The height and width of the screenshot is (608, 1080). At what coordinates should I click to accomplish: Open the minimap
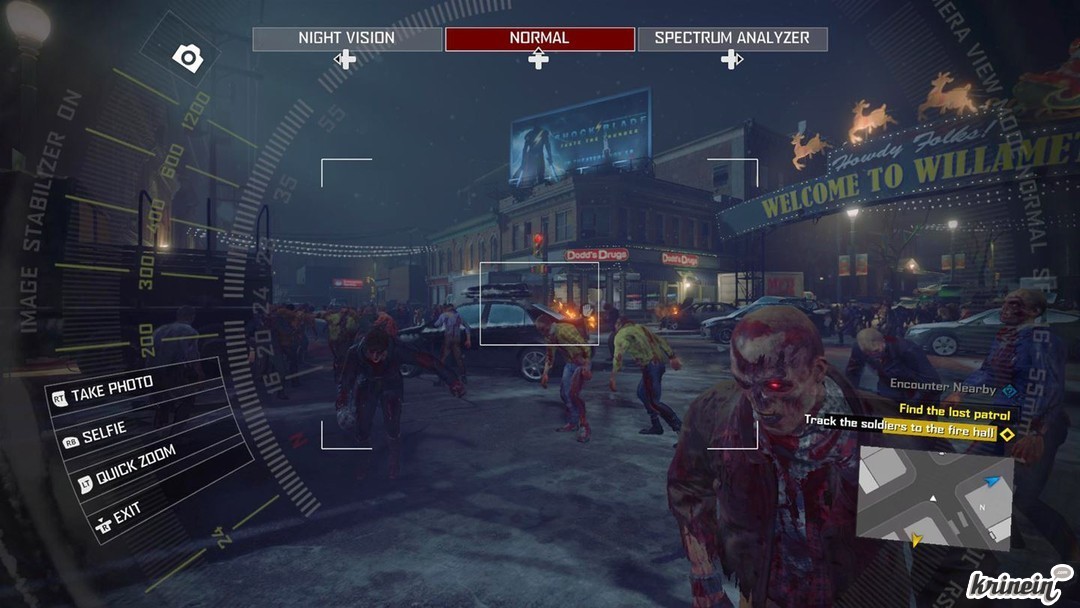click(x=935, y=497)
